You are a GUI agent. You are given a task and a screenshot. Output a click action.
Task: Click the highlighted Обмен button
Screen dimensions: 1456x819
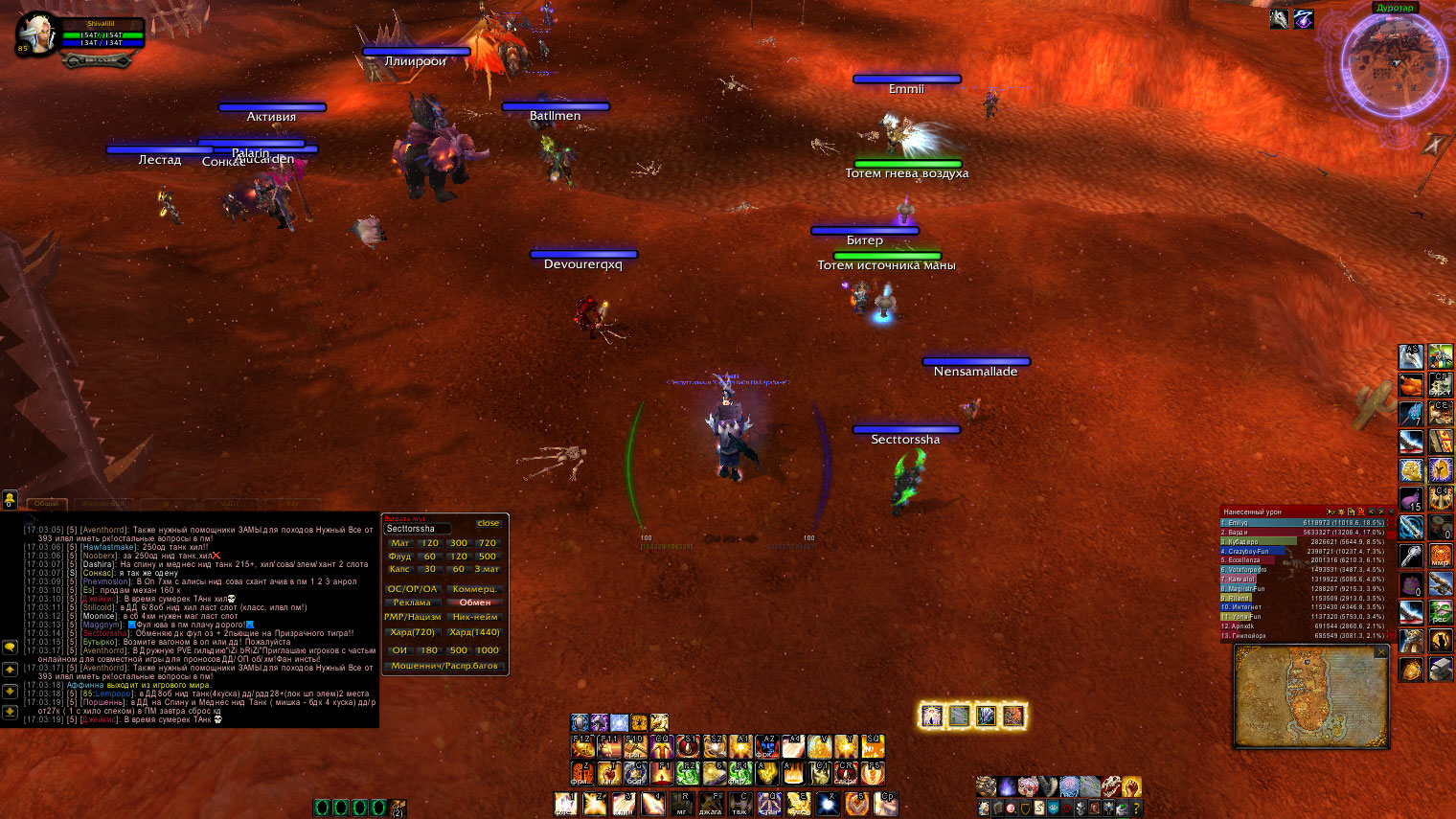click(475, 603)
